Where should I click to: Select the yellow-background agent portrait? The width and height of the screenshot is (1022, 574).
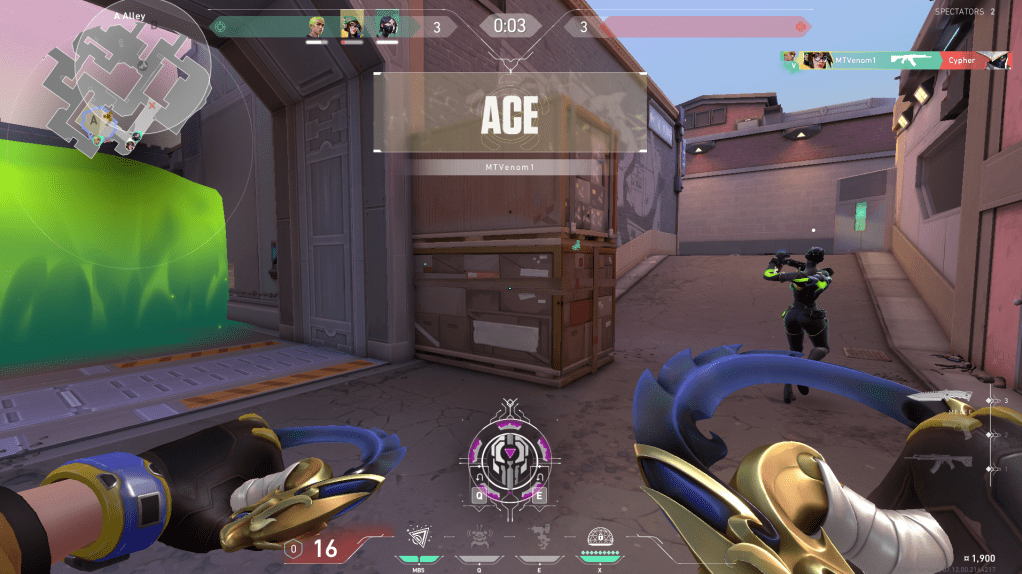click(352, 26)
